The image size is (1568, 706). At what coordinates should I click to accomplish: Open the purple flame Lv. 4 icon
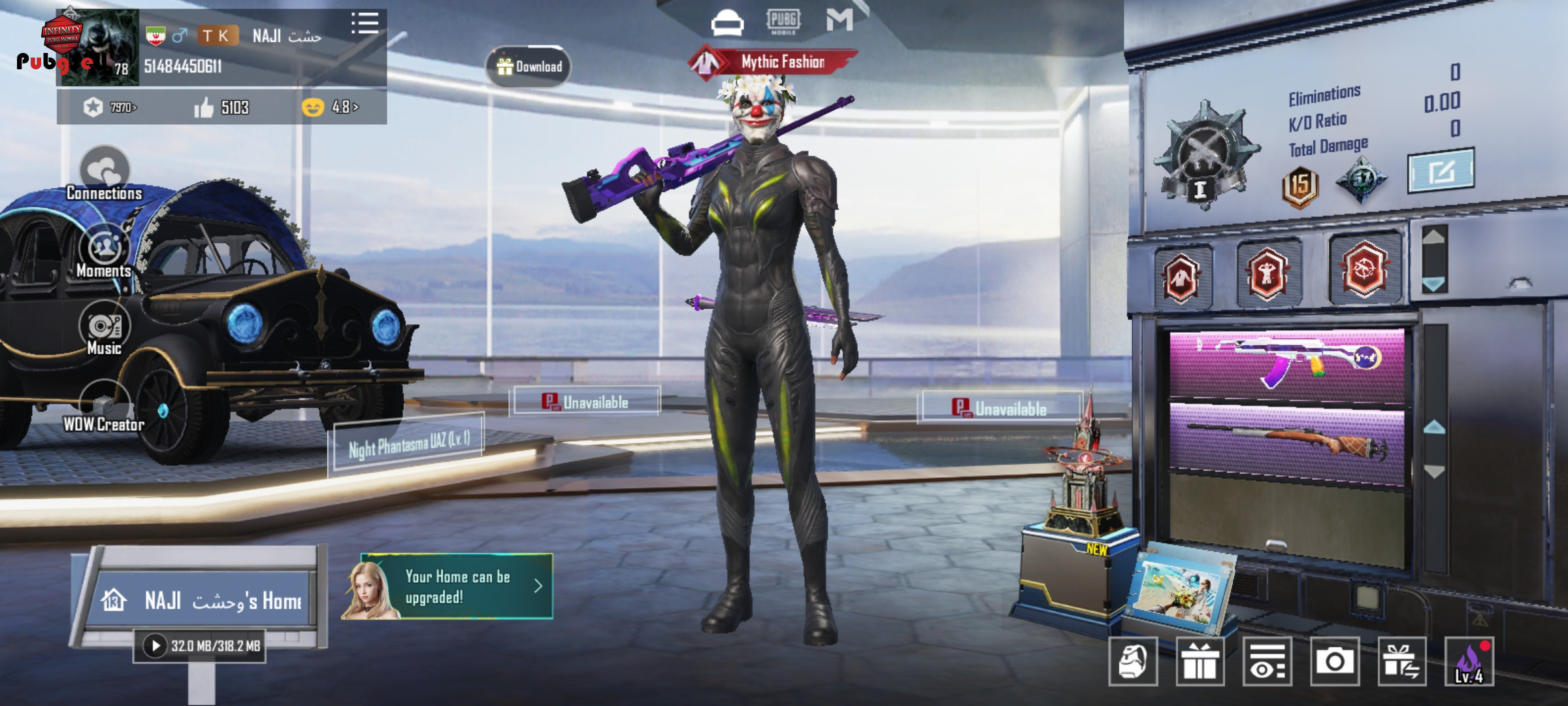[1469, 662]
